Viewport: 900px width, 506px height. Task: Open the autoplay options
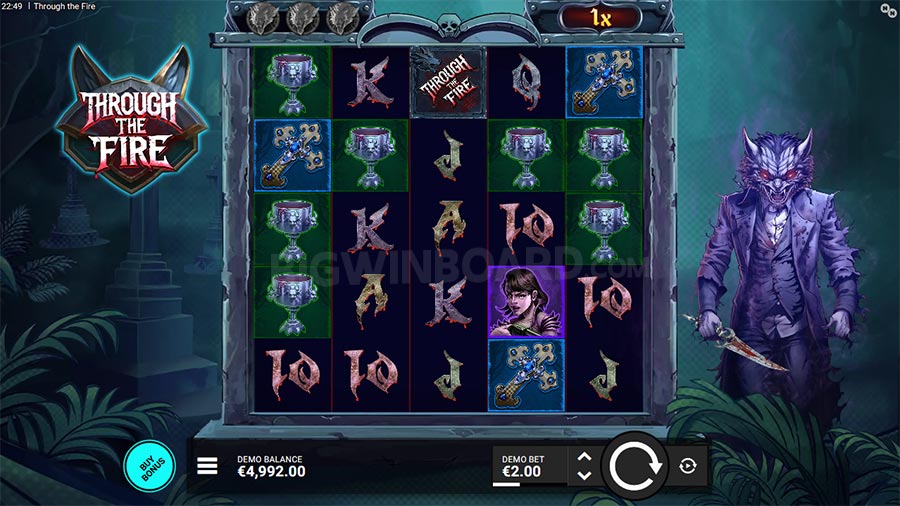coord(688,466)
